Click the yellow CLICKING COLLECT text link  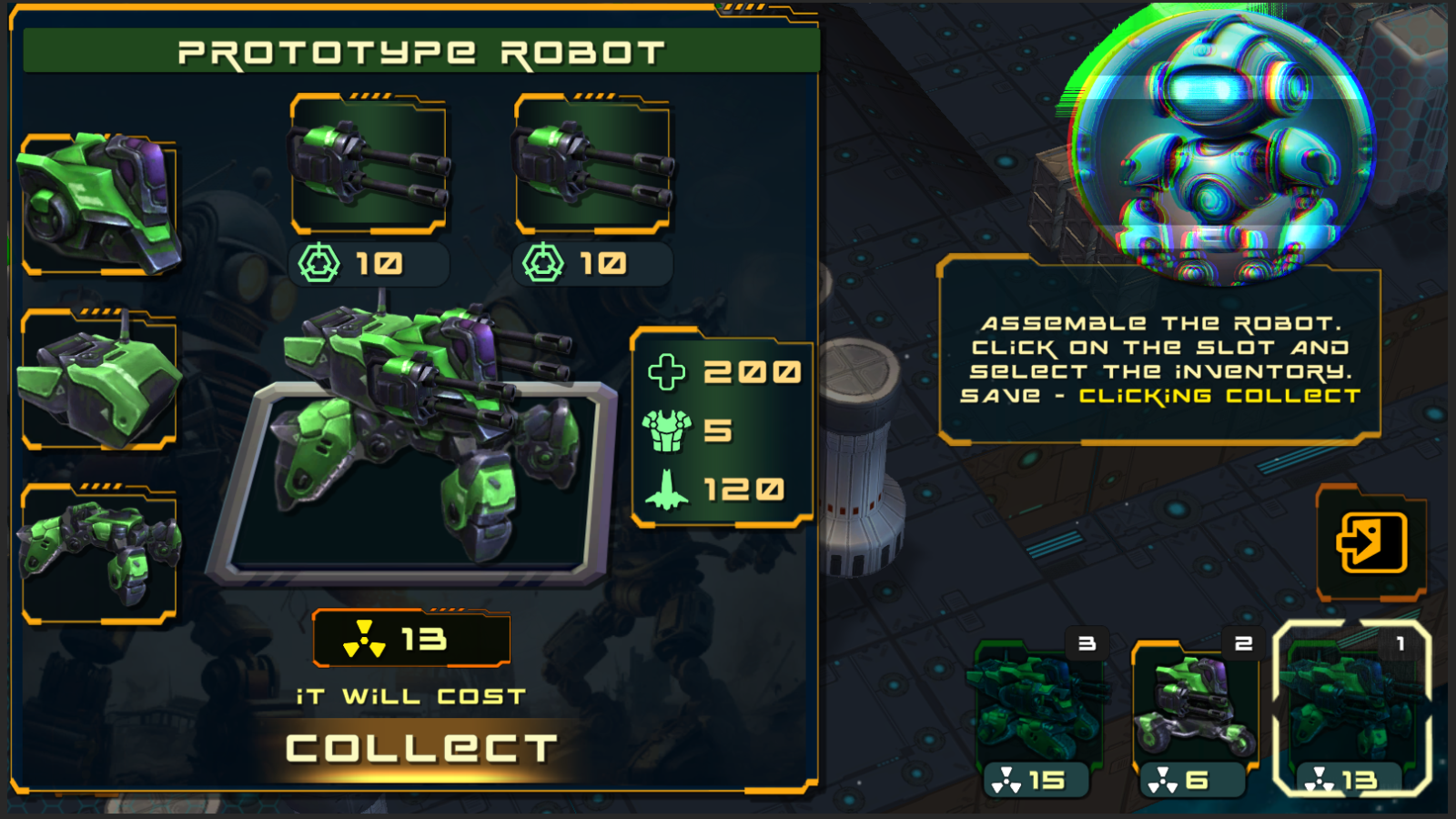[1219, 396]
